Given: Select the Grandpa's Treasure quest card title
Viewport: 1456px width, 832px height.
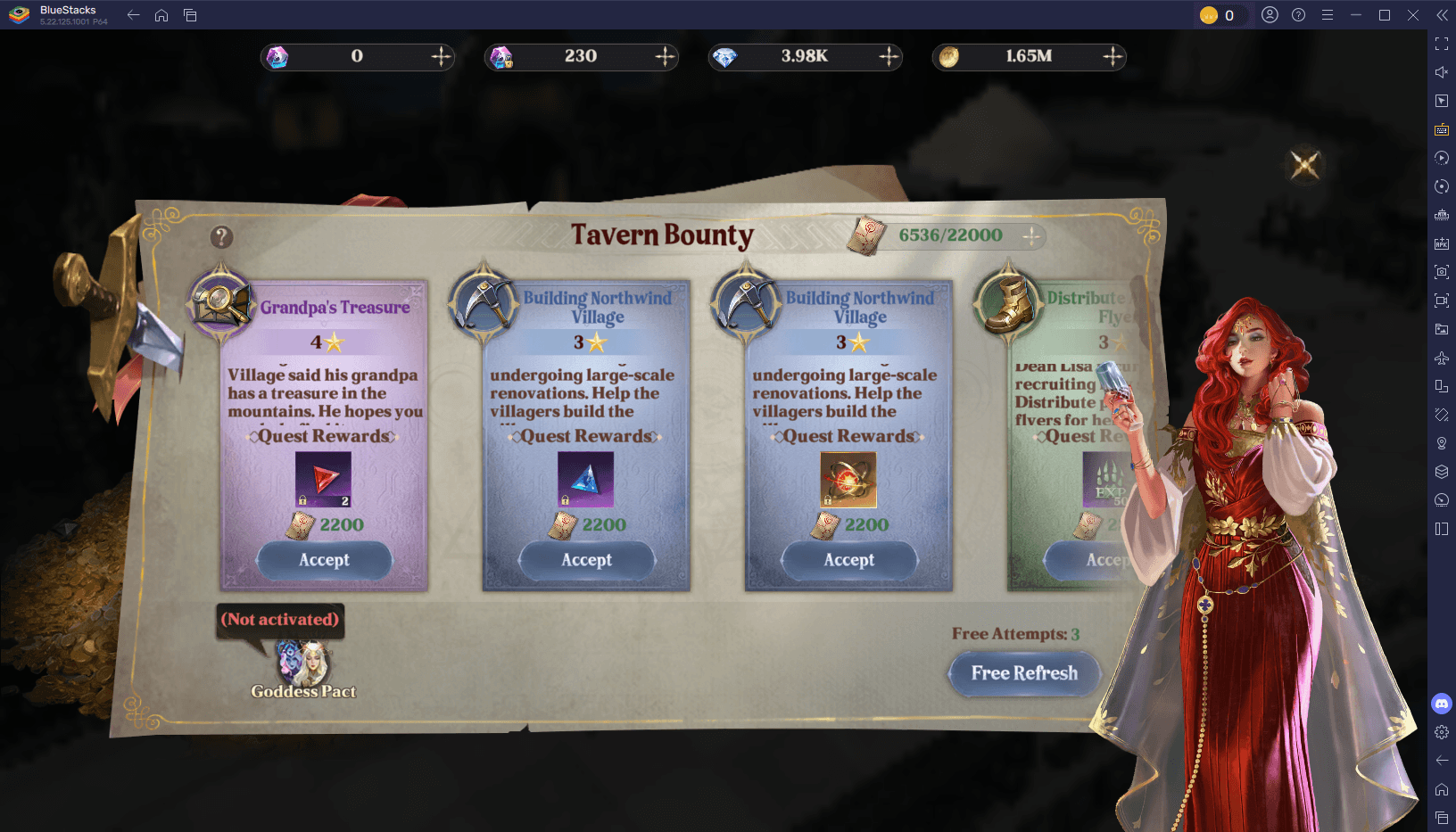Looking at the screenshot, I should click(x=335, y=308).
